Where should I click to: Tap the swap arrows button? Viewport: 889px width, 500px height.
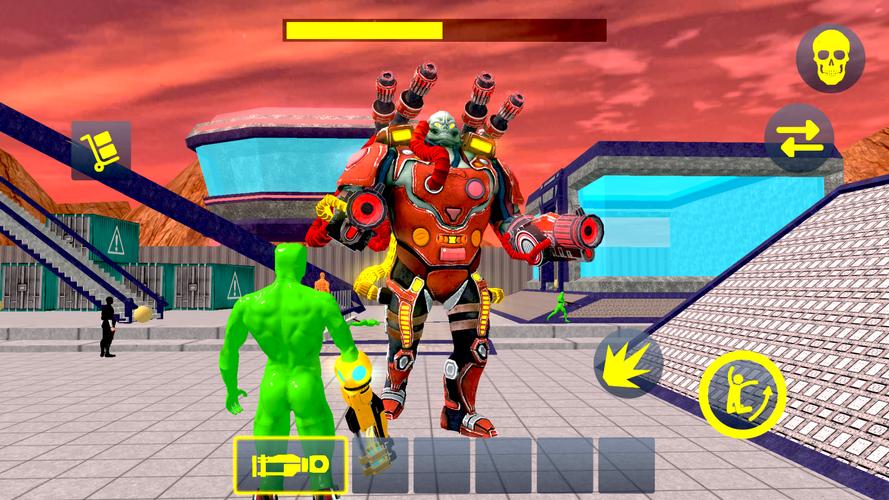click(799, 138)
